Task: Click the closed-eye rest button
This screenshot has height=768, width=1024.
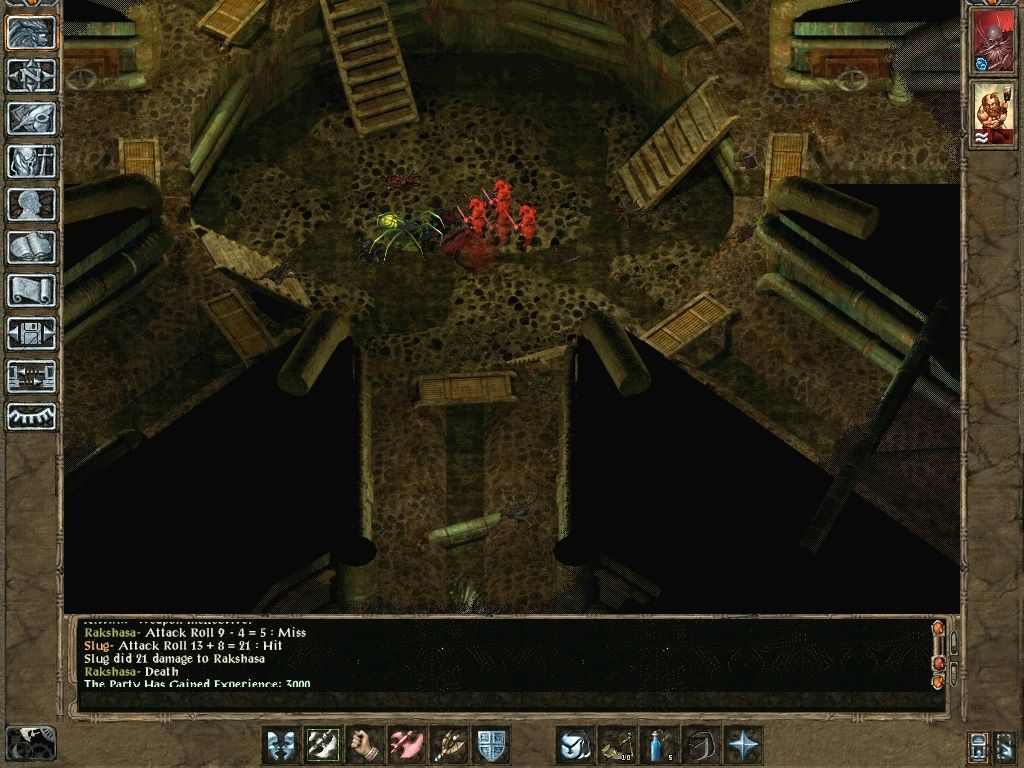Action: [31, 417]
